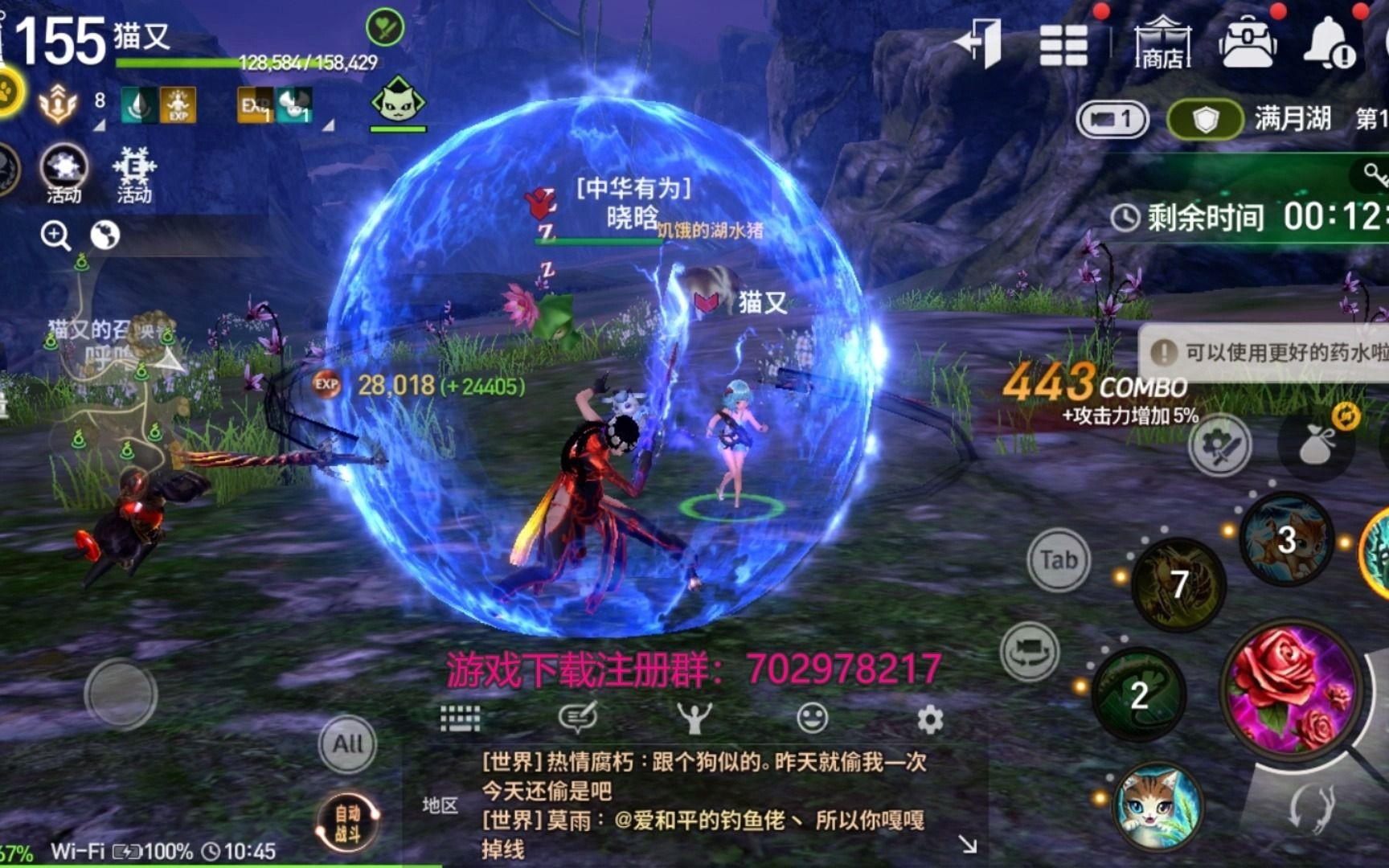Image resolution: width=1389 pixels, height=868 pixels.
Task: Zoom in the minimap with magnifier
Action: coord(55,235)
